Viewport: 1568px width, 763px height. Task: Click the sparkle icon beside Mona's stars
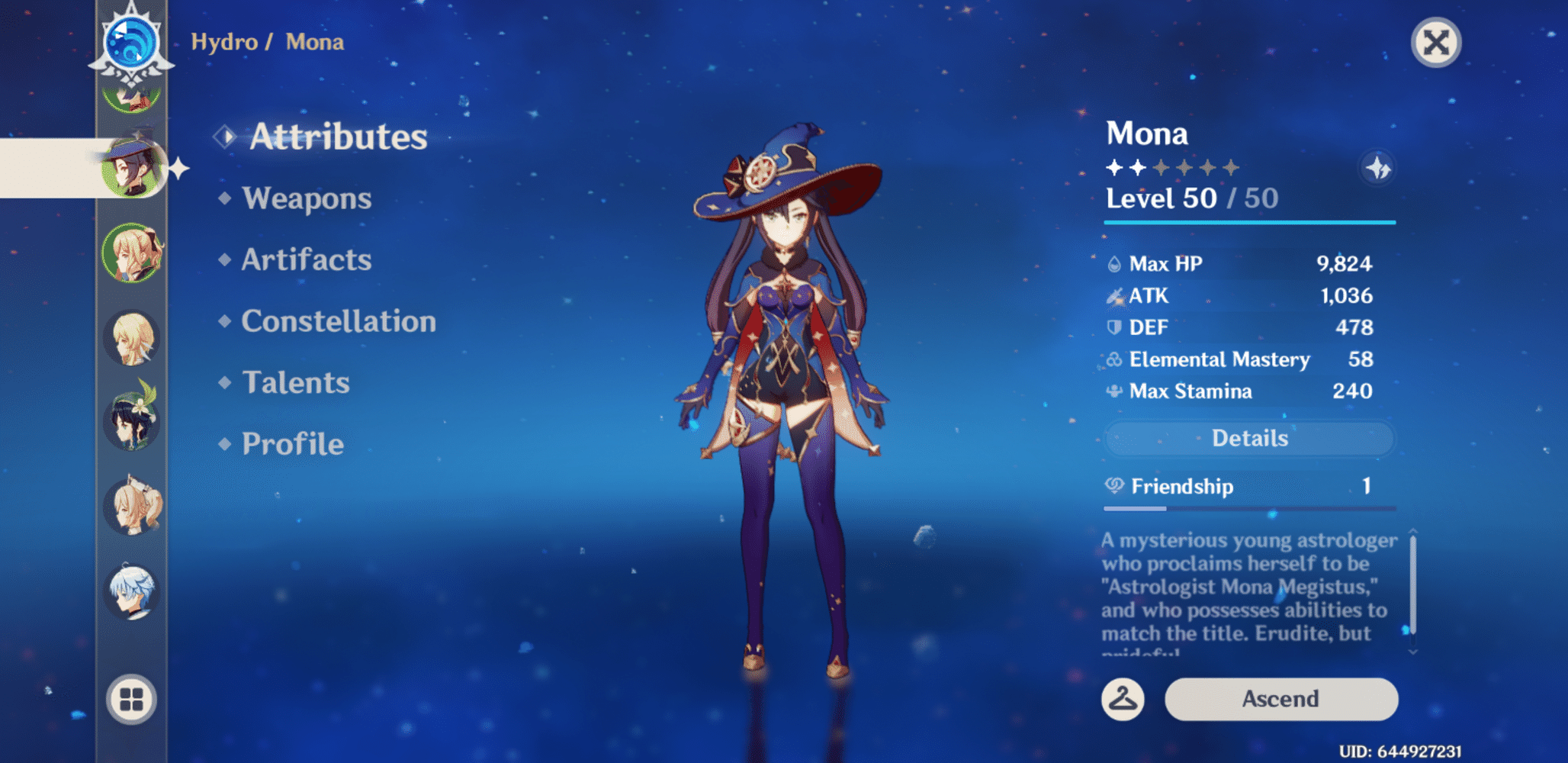1377,168
